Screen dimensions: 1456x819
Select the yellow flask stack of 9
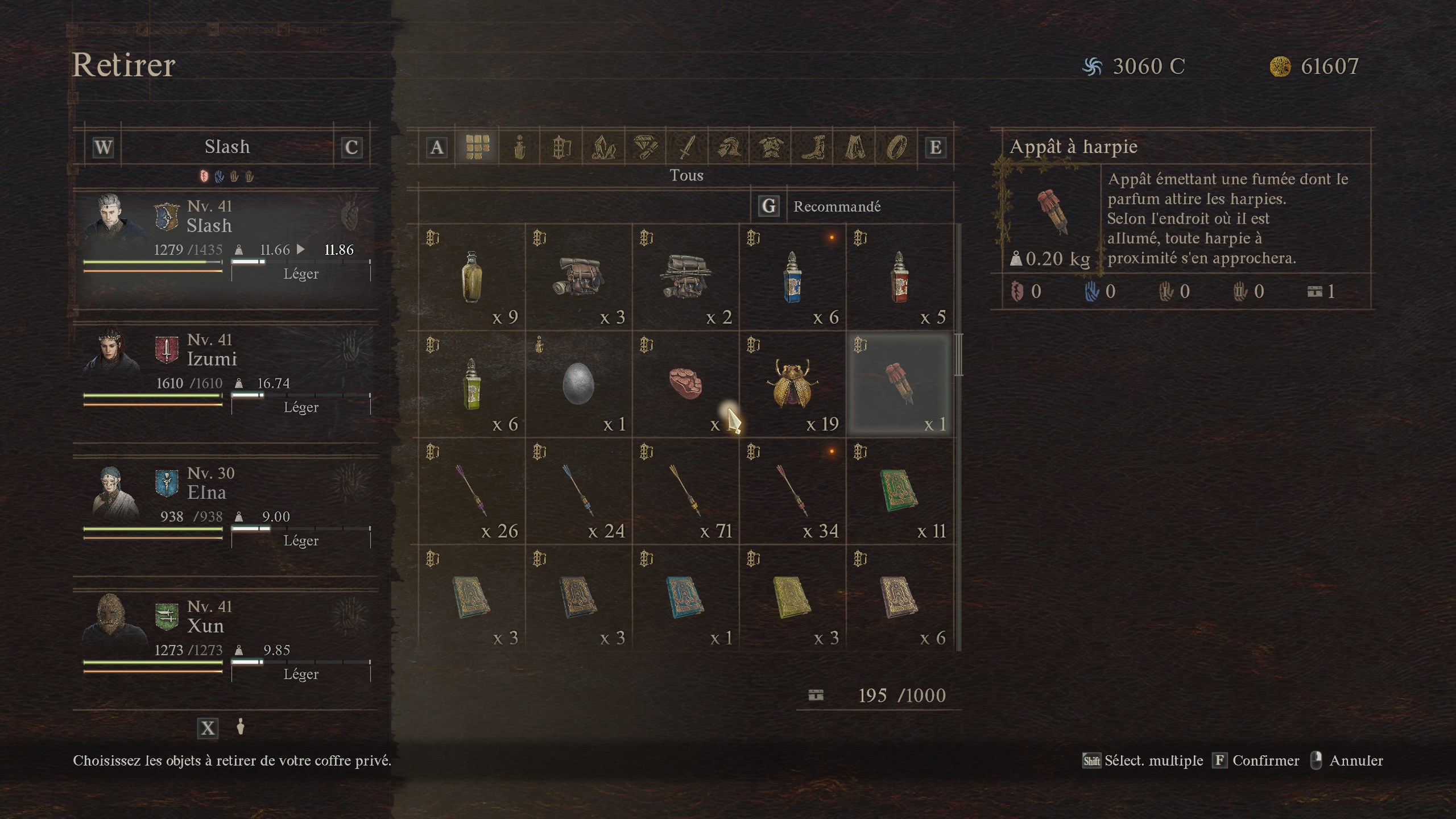pos(472,278)
